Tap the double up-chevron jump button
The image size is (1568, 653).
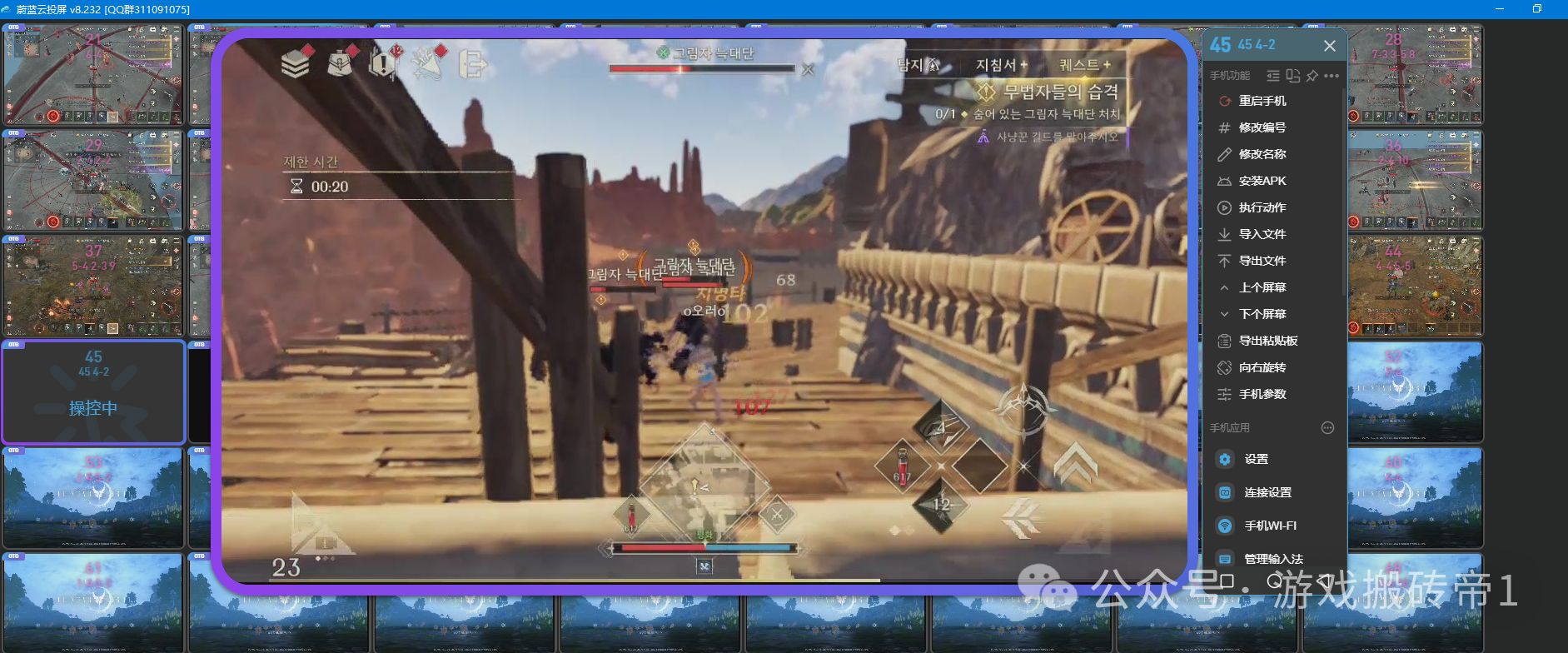[x=1075, y=462]
